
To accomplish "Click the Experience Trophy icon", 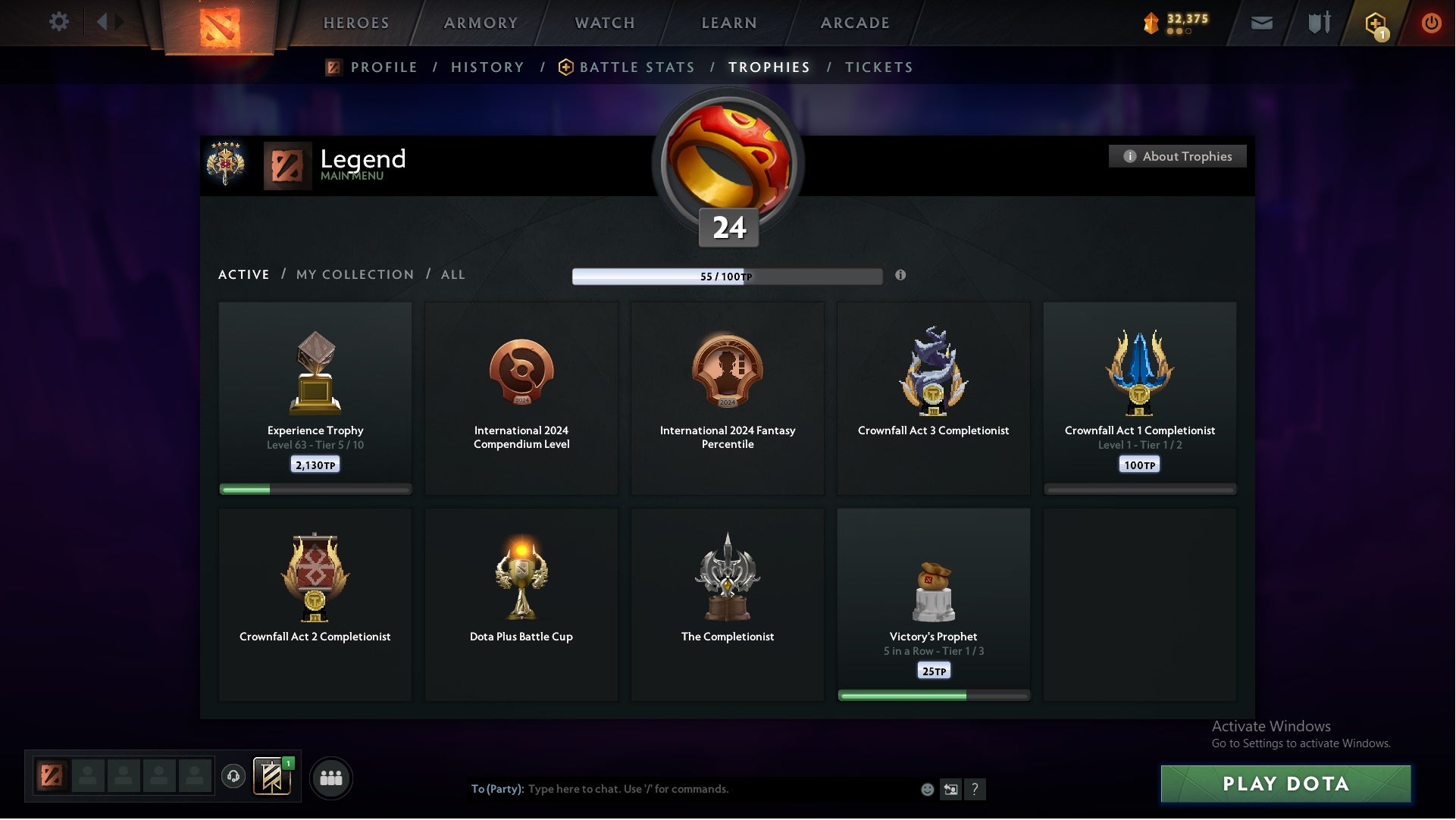I will coord(315,371).
